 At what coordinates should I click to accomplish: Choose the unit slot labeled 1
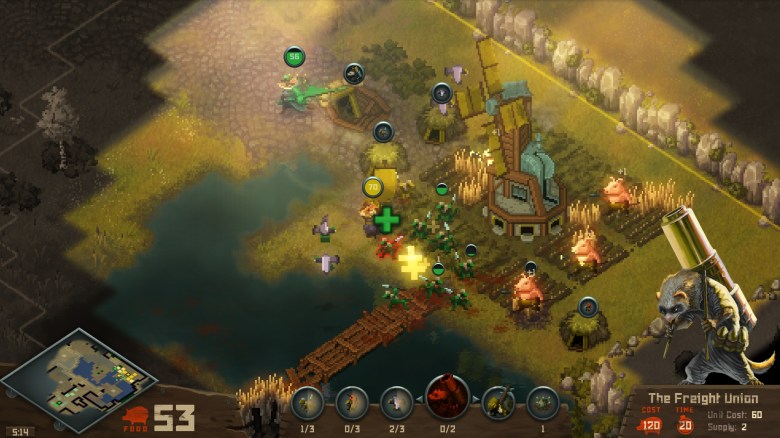[543, 402]
